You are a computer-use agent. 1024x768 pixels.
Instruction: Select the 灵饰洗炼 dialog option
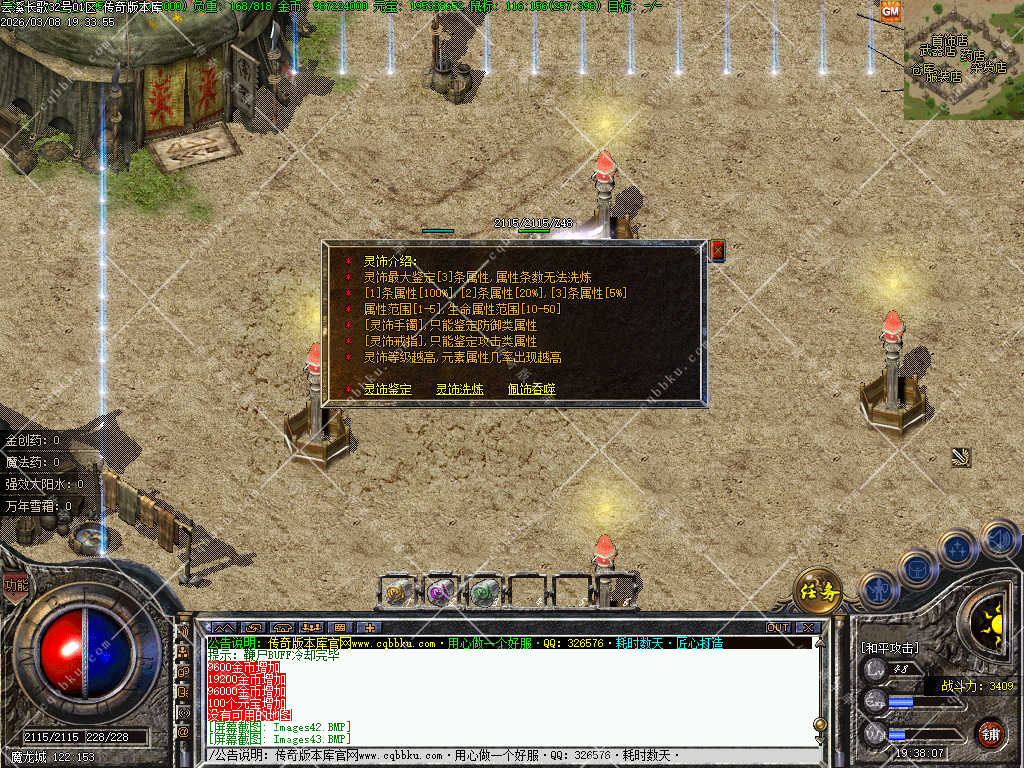[459, 389]
